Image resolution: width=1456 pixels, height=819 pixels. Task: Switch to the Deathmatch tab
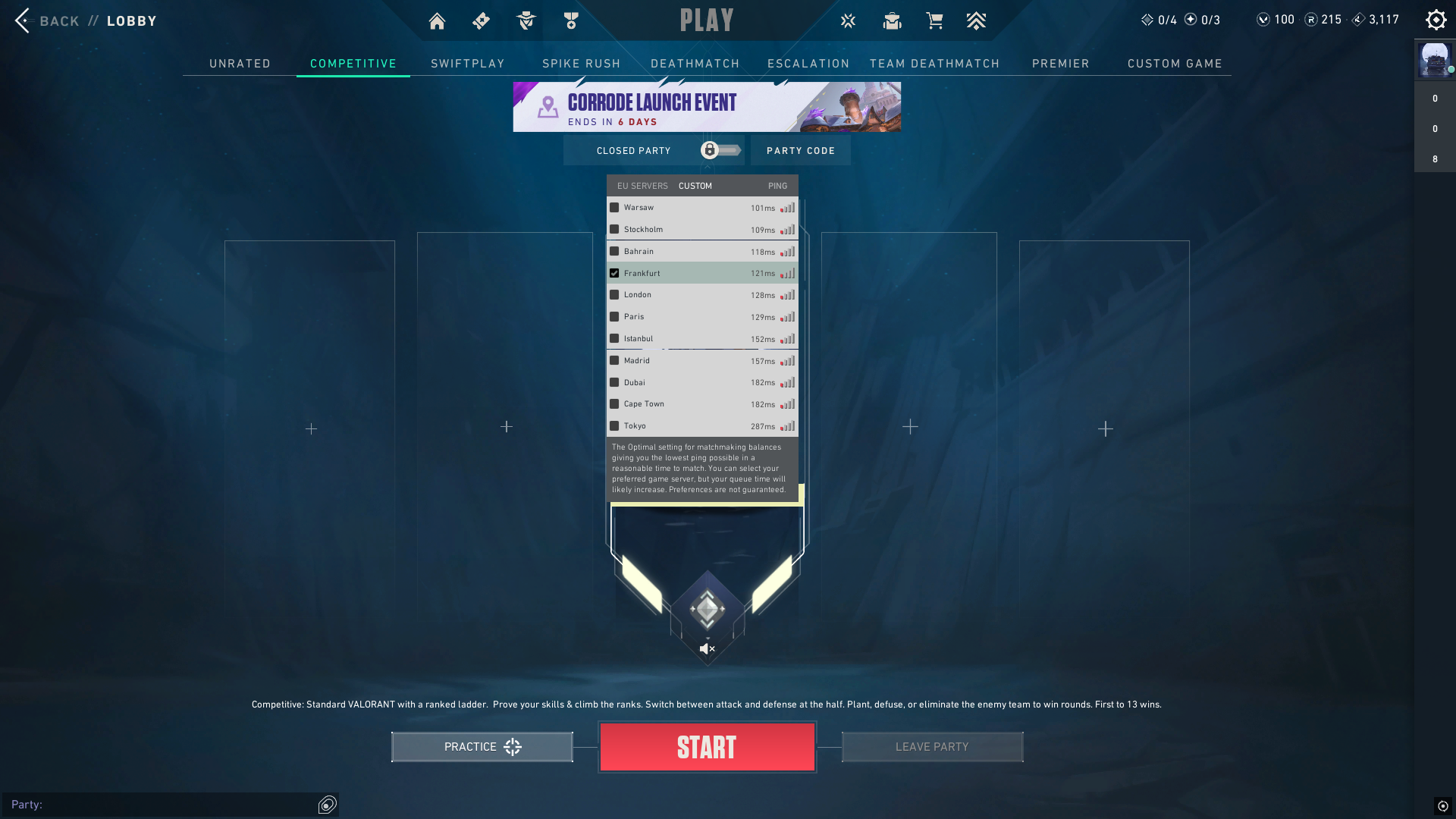pyautogui.click(x=695, y=64)
